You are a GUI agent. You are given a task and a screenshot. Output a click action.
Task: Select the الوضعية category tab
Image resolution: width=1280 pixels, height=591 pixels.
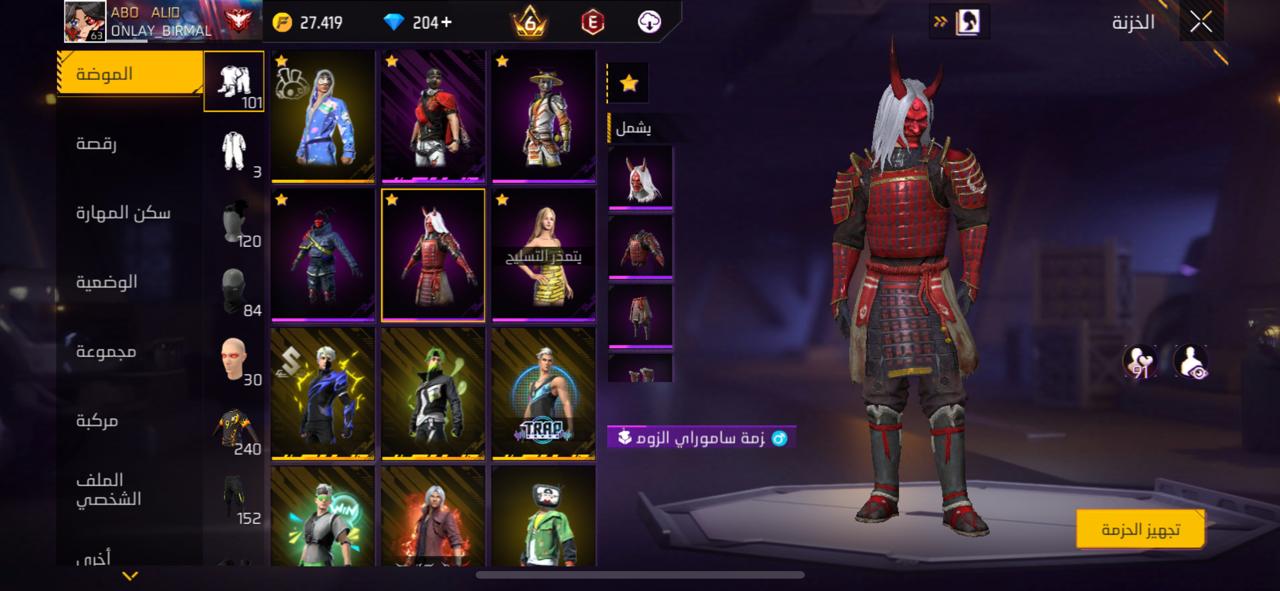point(107,282)
